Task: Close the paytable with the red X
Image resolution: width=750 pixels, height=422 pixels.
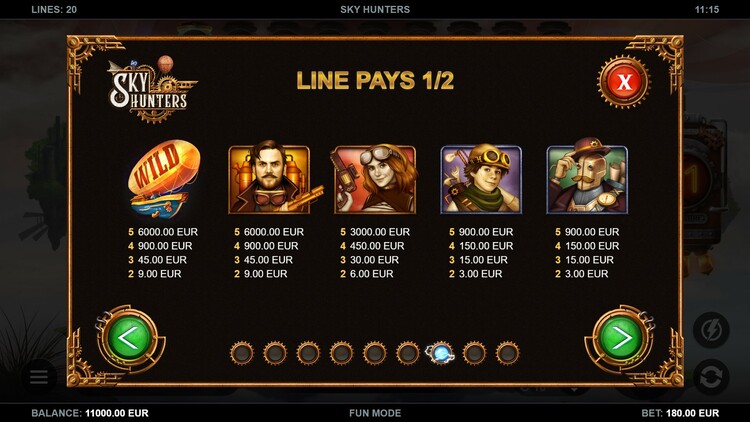Action: 625,81
